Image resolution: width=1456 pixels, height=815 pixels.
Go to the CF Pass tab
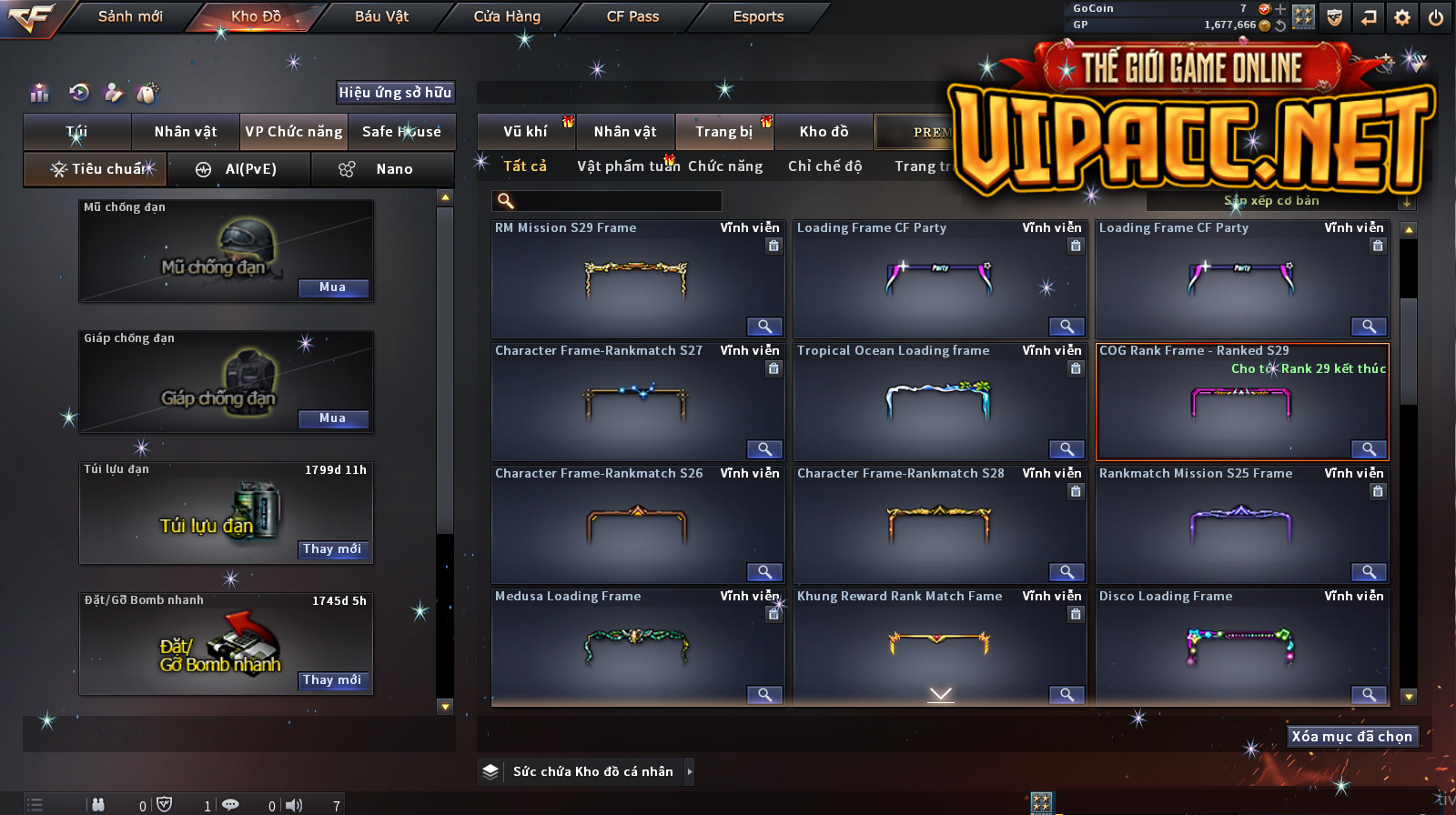(632, 16)
